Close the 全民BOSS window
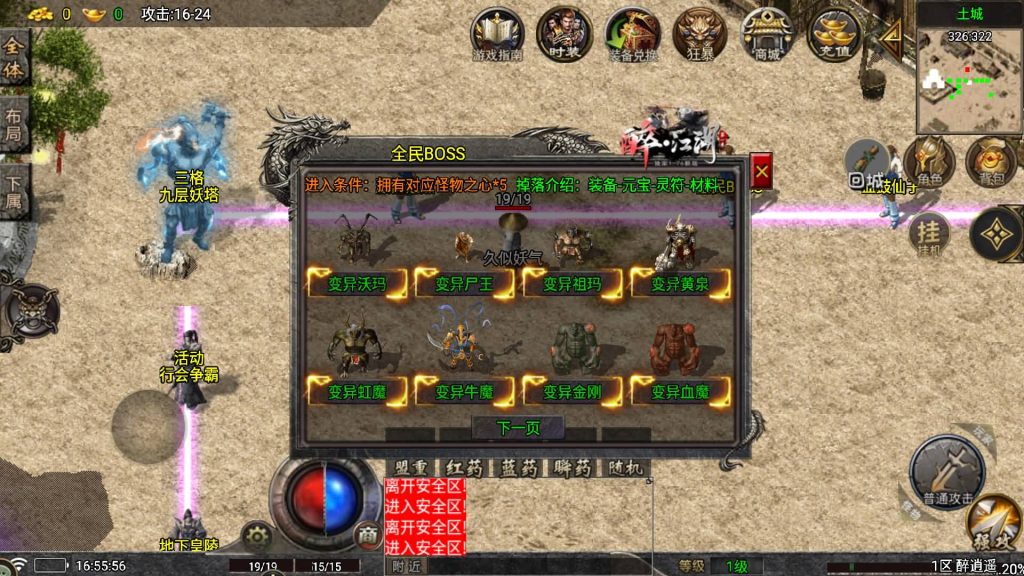This screenshot has height=576, width=1024. click(x=761, y=172)
